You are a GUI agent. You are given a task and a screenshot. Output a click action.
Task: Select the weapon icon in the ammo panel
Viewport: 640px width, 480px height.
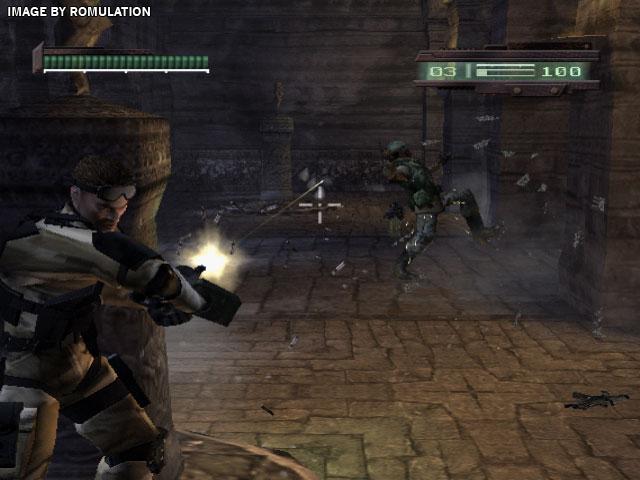pyautogui.click(x=503, y=72)
